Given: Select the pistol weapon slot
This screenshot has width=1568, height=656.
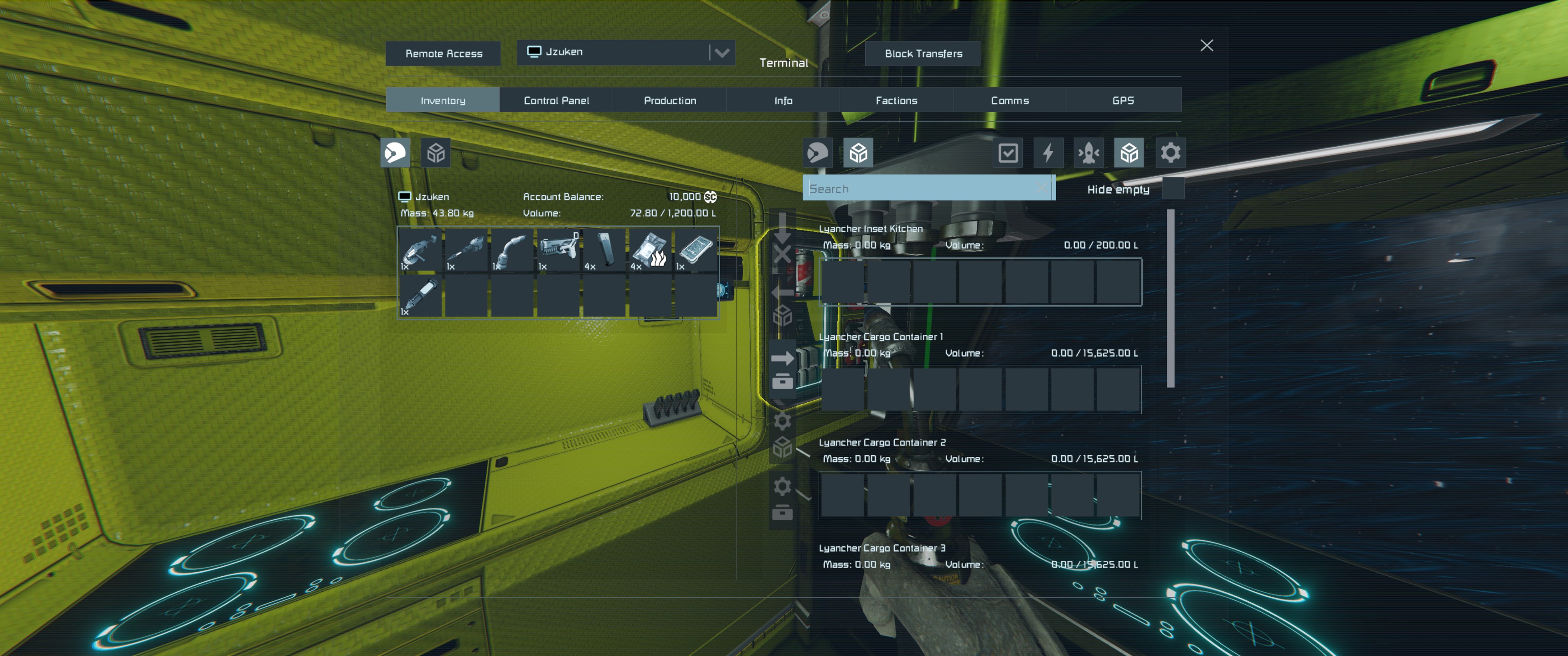Looking at the screenshot, I should (557, 250).
